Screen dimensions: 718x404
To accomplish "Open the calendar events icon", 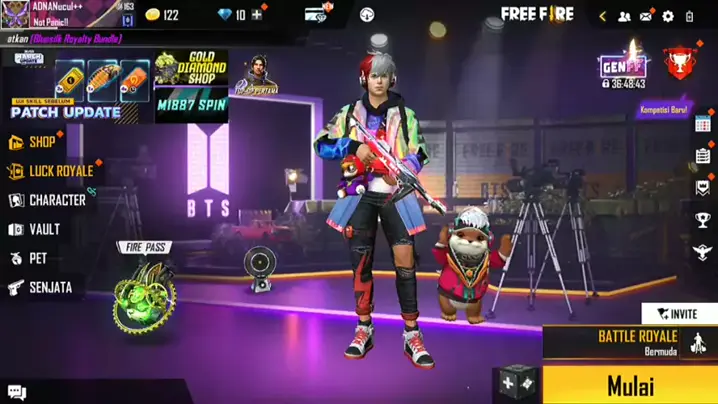I will [703, 125].
